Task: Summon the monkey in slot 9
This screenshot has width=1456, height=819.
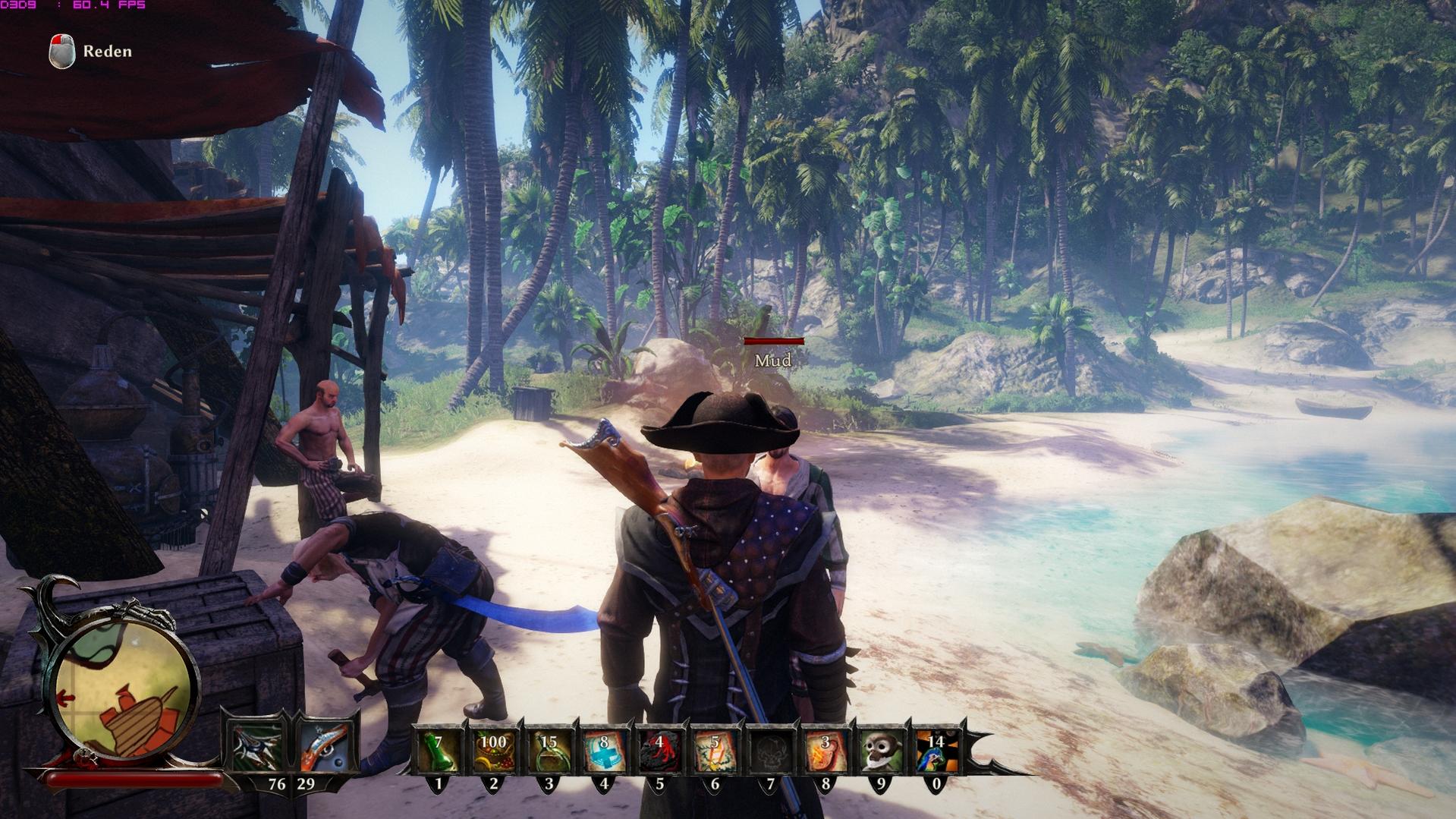Action: click(881, 750)
